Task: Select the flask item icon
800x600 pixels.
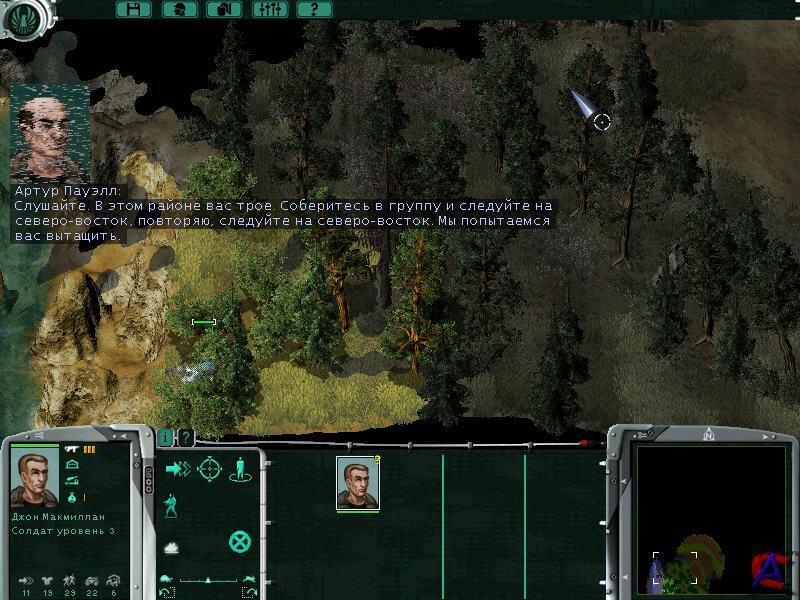Action: click(73, 497)
